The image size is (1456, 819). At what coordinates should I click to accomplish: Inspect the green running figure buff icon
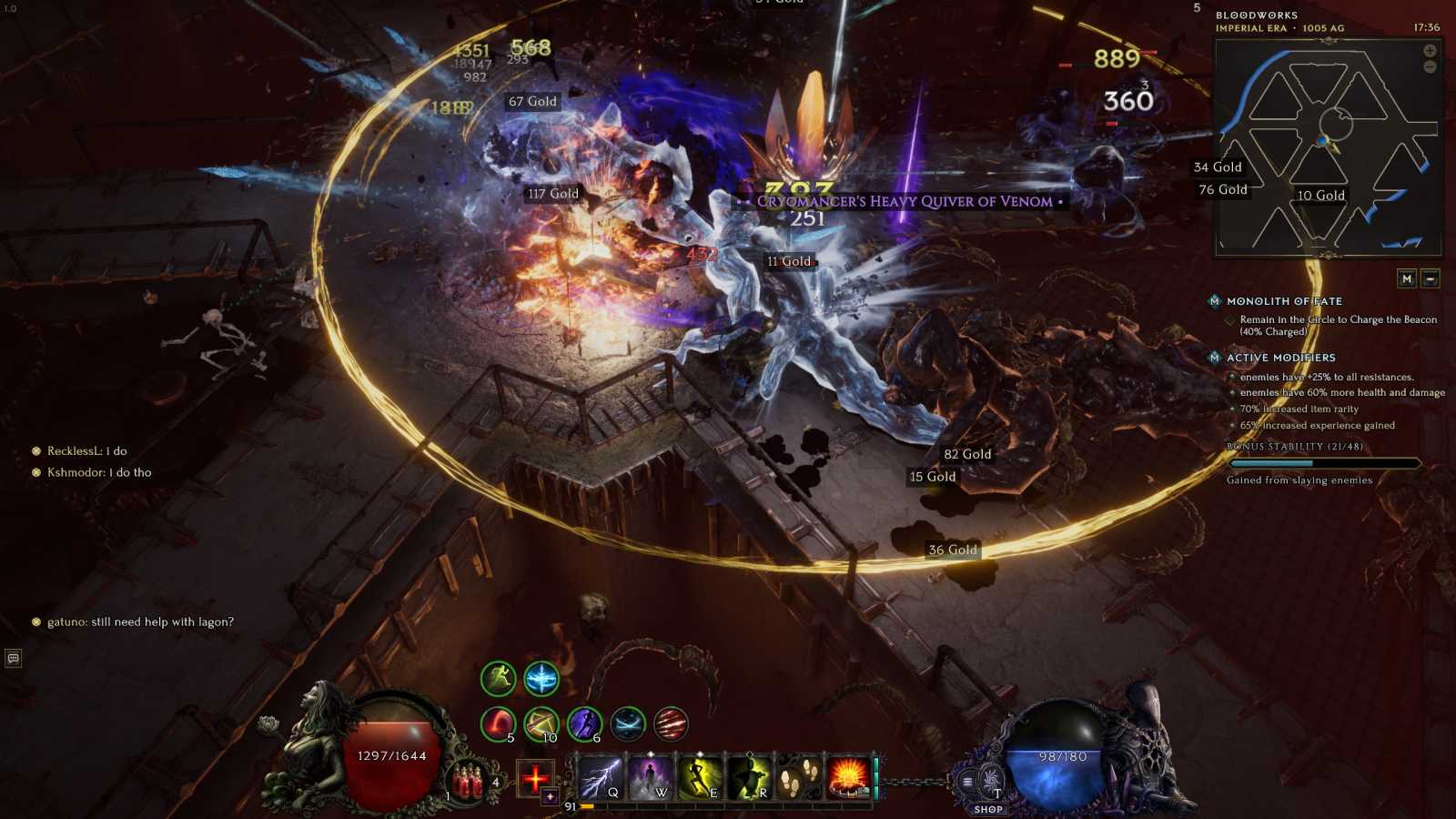498,678
